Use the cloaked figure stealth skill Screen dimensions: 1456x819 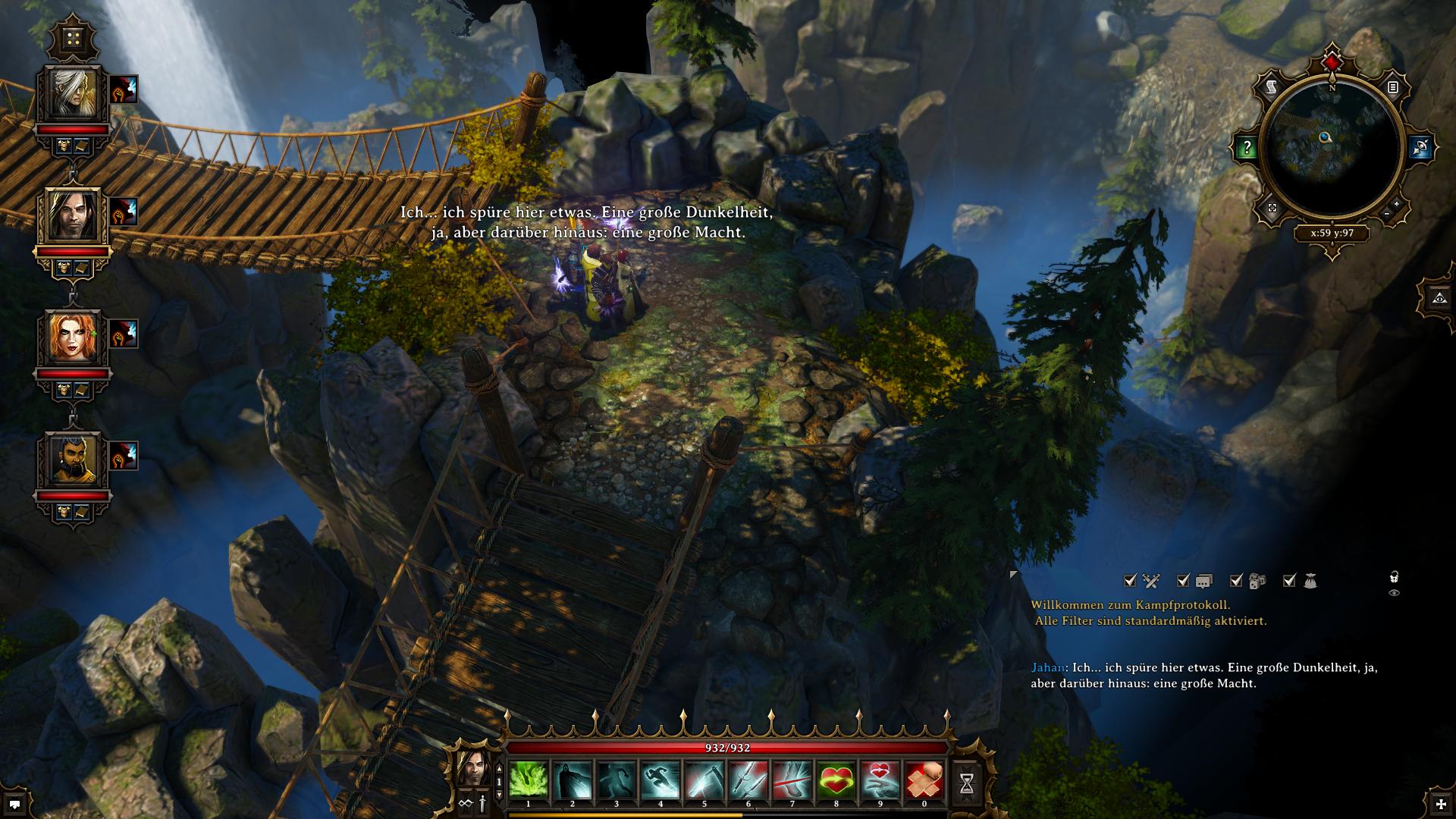tap(573, 780)
